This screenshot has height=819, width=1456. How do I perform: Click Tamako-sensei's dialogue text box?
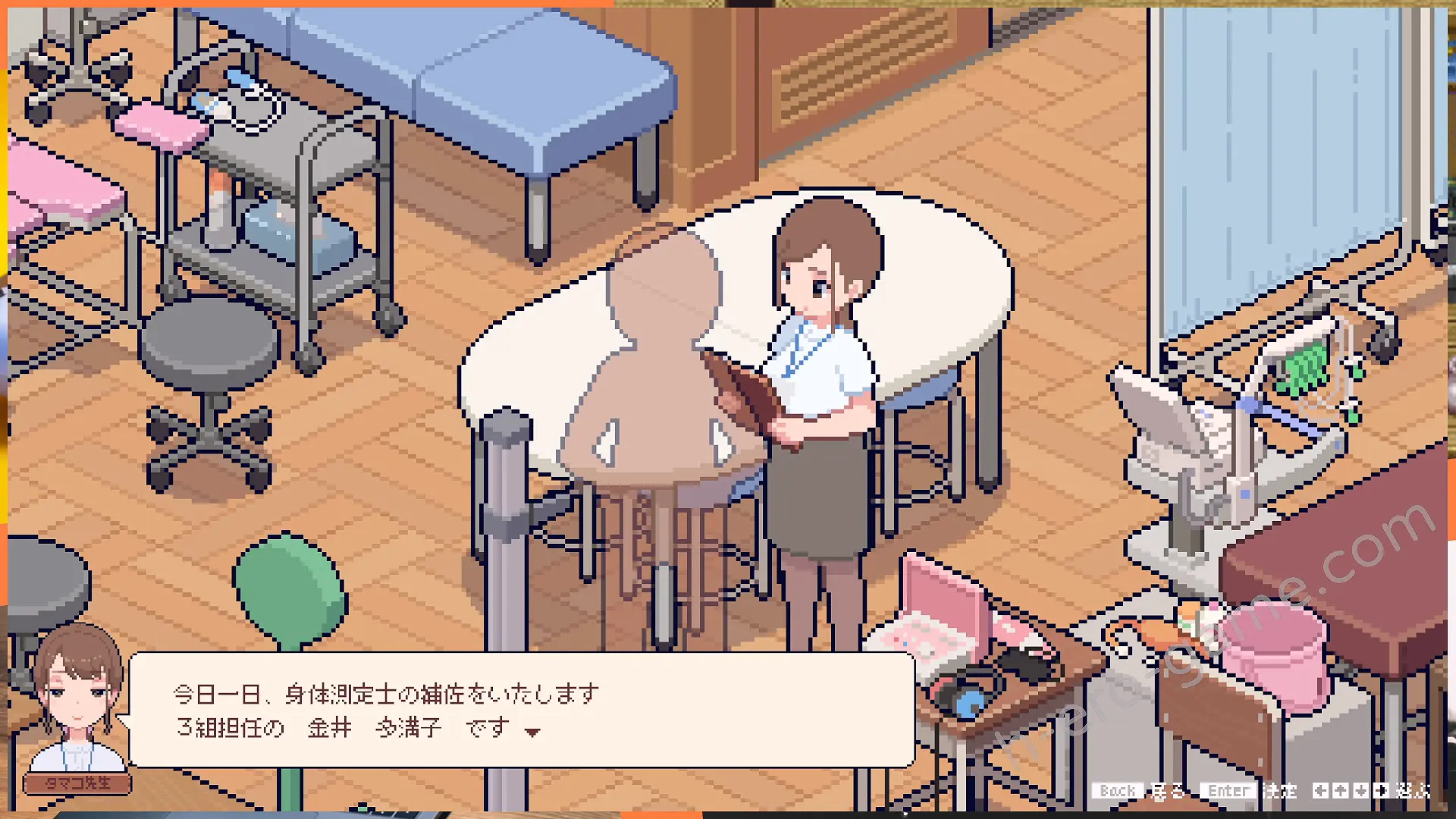522,710
